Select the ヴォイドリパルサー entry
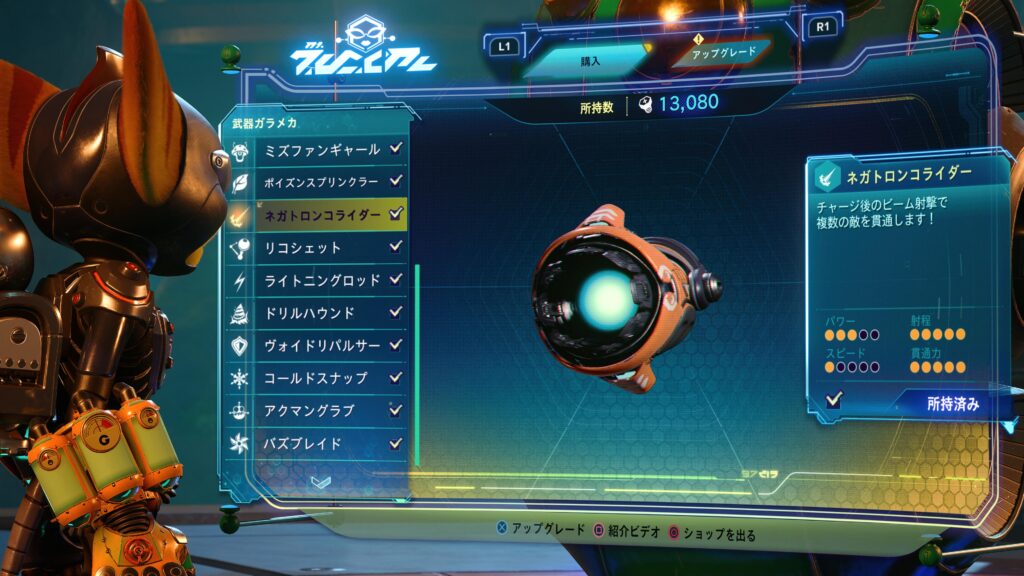 tap(320, 346)
